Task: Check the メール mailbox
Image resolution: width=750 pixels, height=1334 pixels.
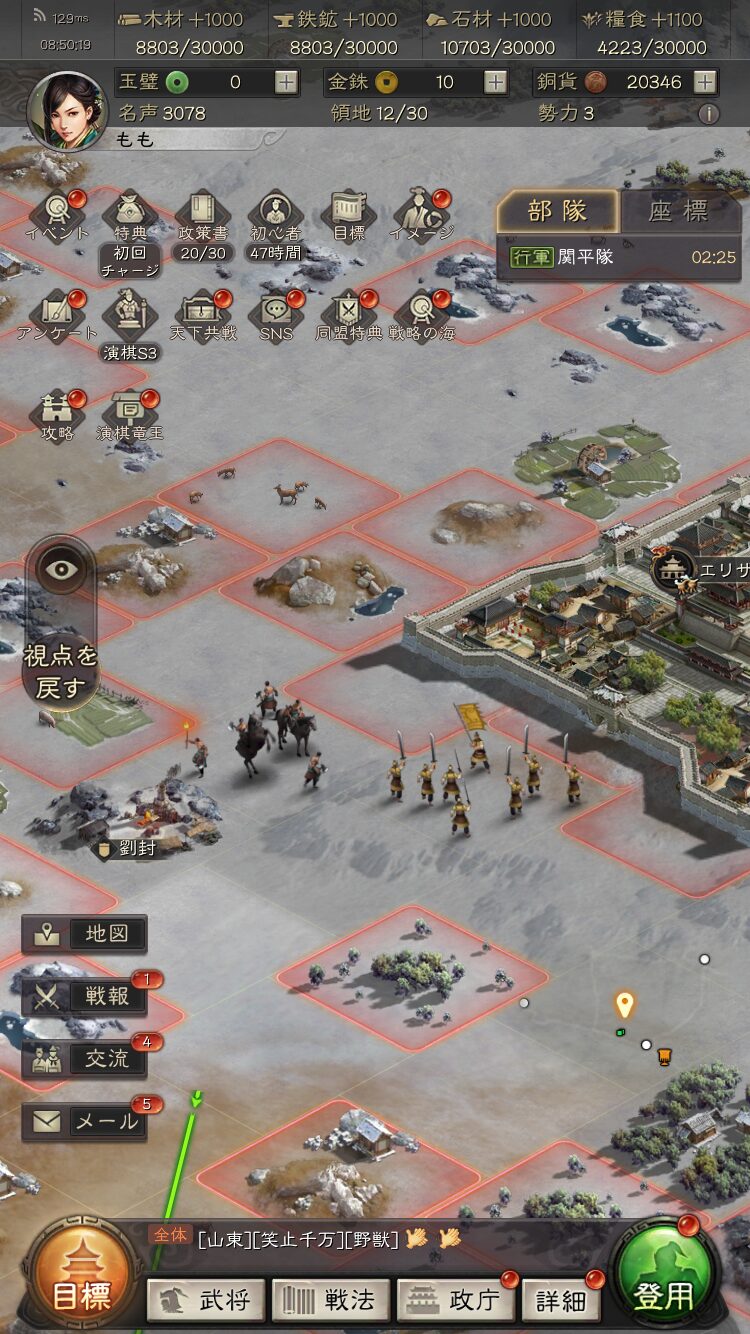Action: [x=85, y=1121]
